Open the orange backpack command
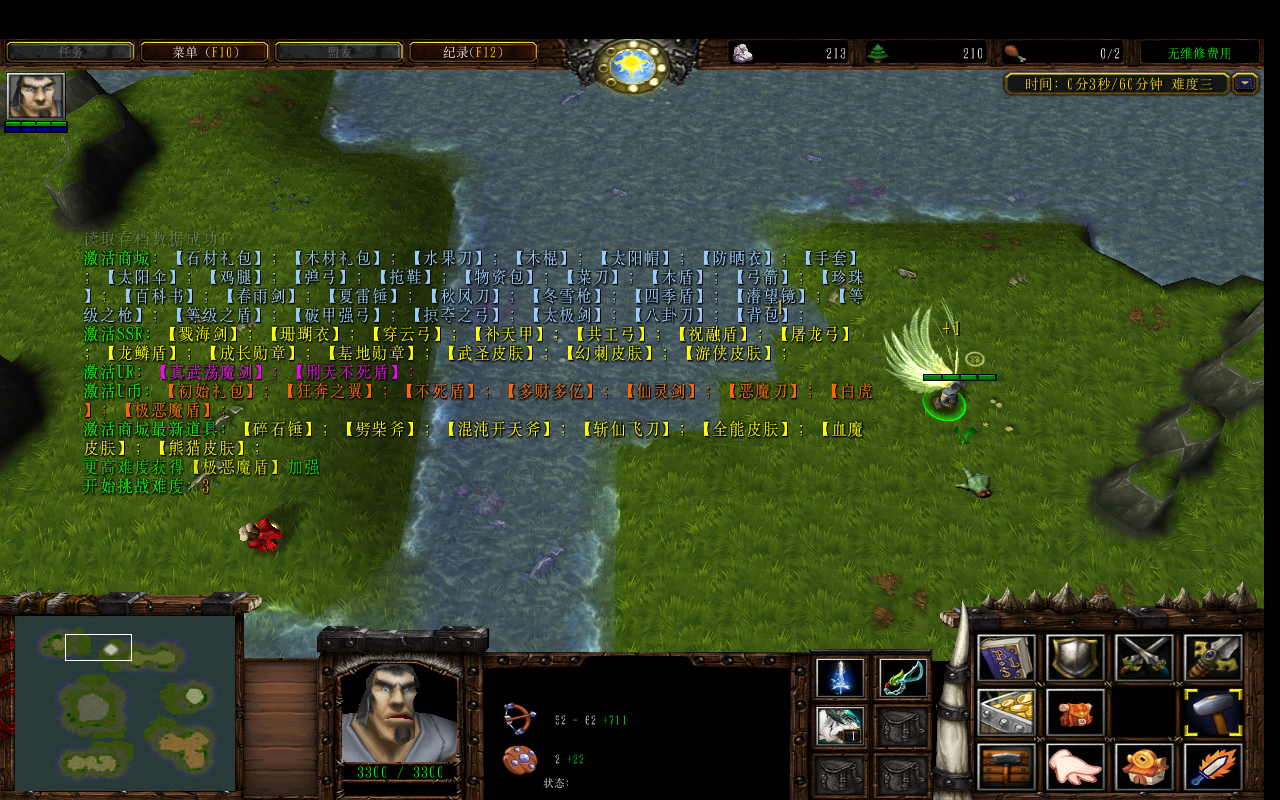This screenshot has width=1280, height=800. [x=1076, y=712]
